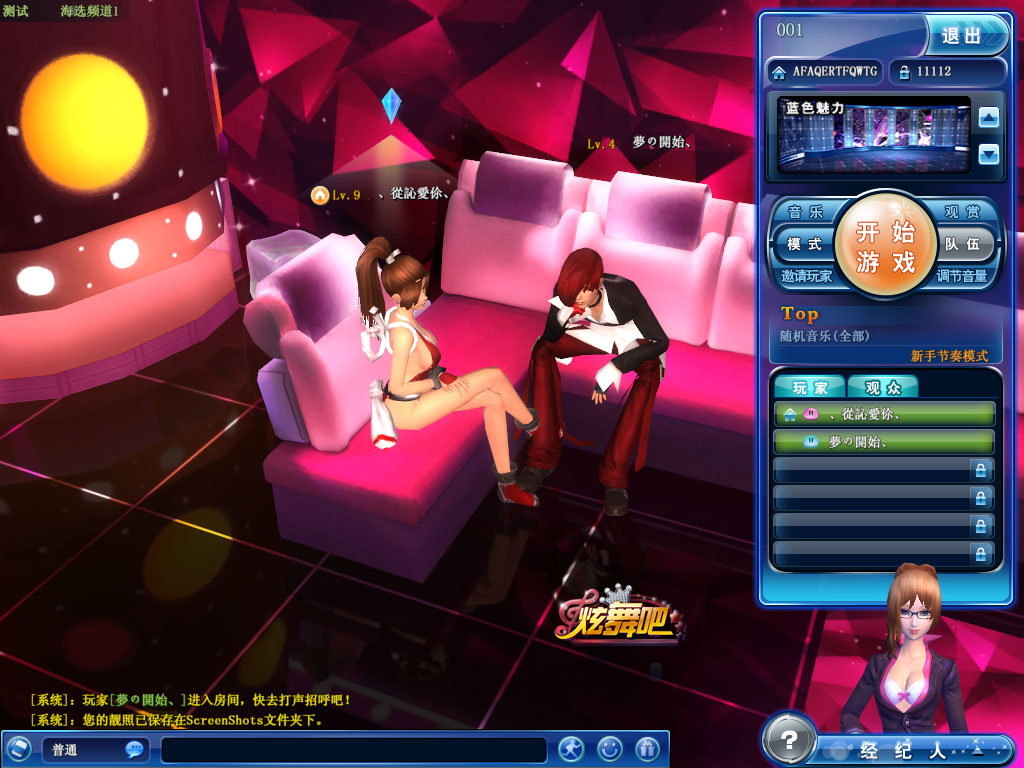
Task: Switch to the 观众 audience tab
Action: click(x=882, y=388)
